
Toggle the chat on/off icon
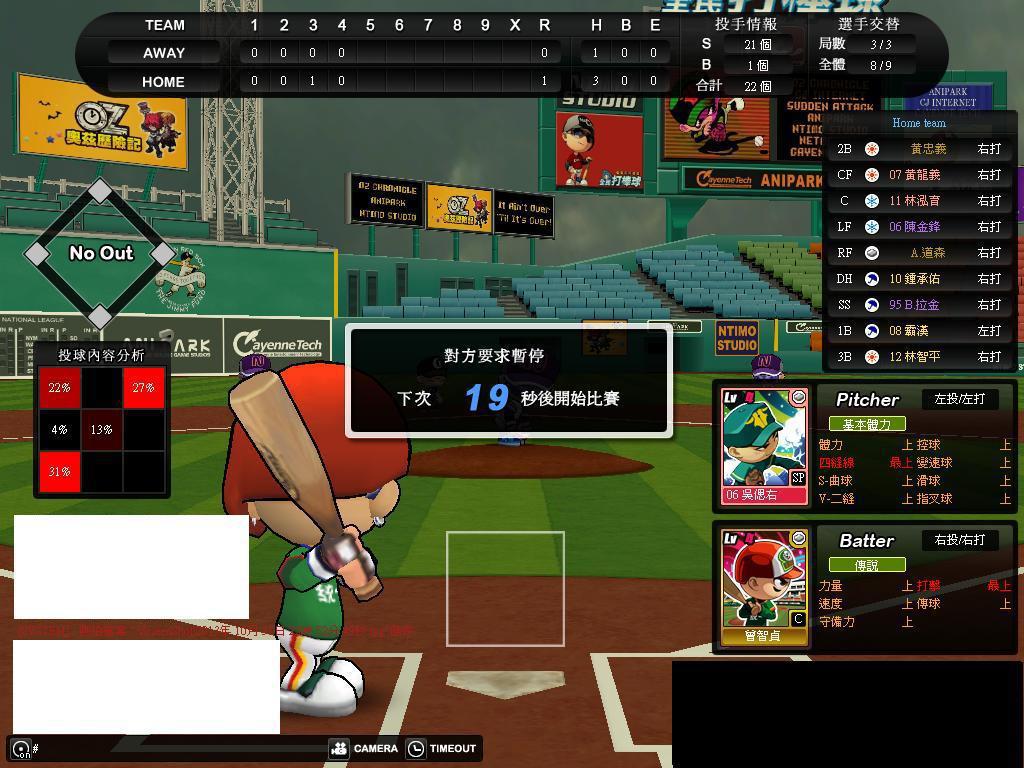click(x=21, y=748)
